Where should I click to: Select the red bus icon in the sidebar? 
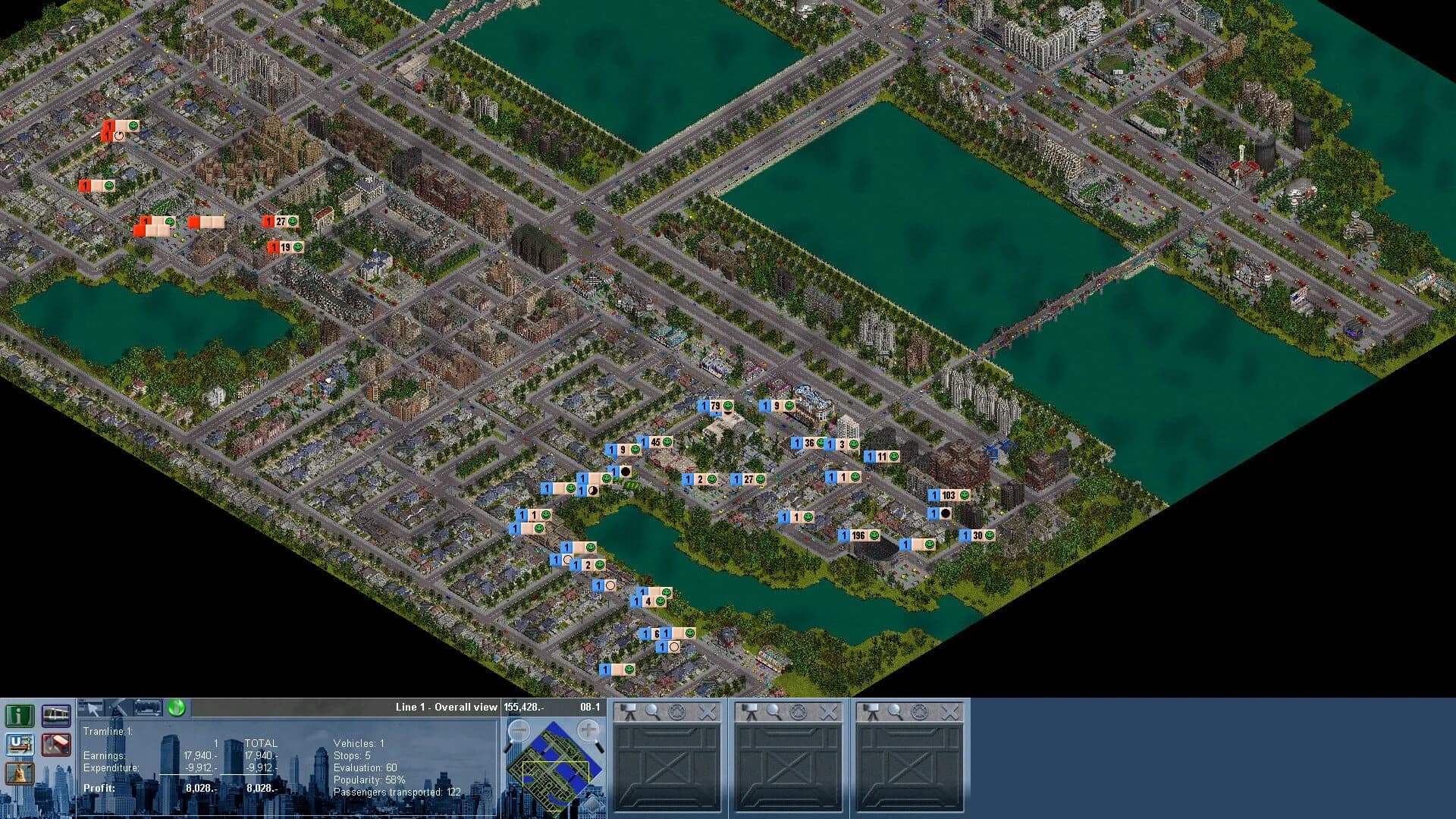coord(55,745)
